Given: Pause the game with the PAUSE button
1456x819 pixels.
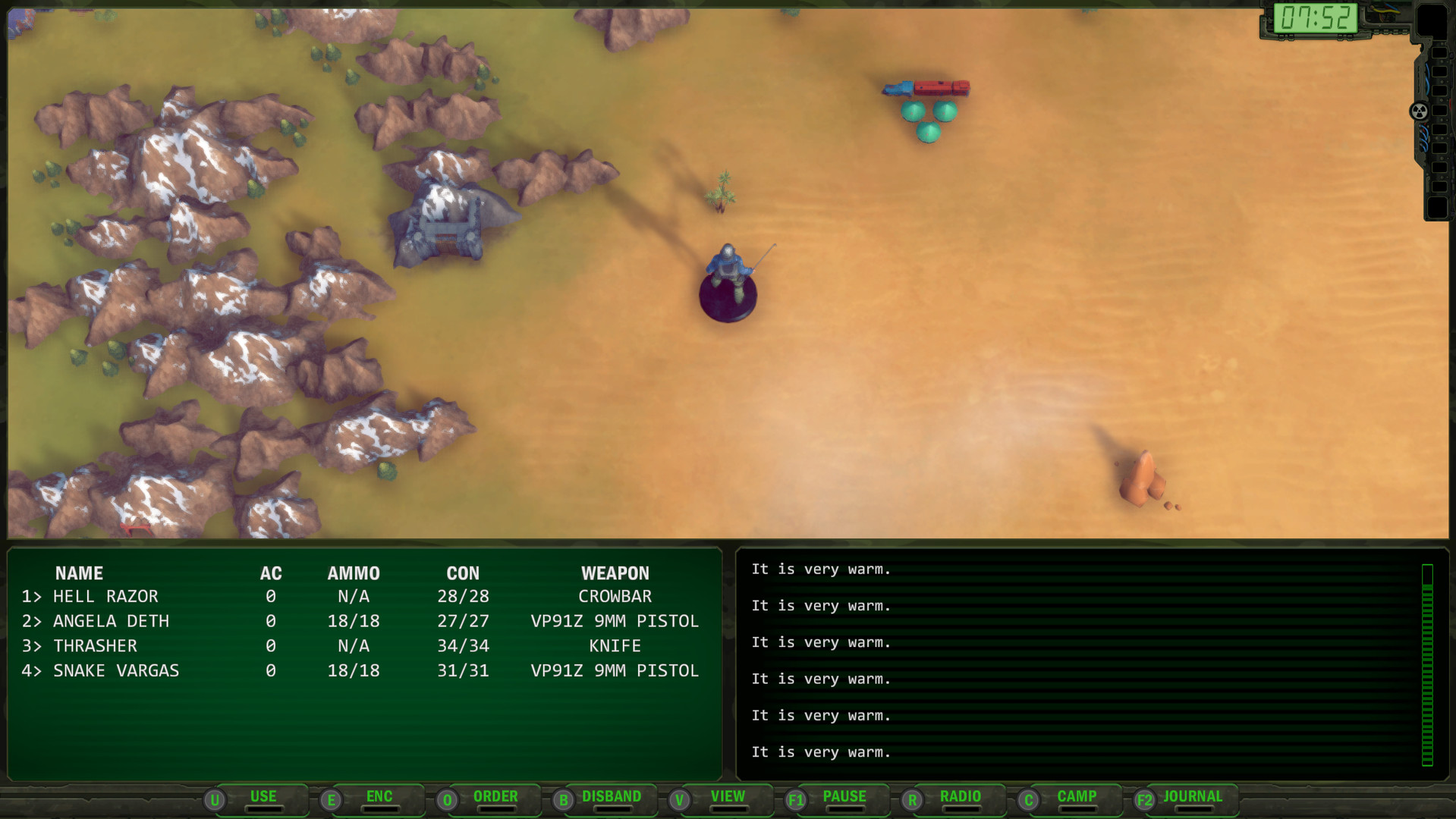Looking at the screenshot, I should click(x=844, y=797).
